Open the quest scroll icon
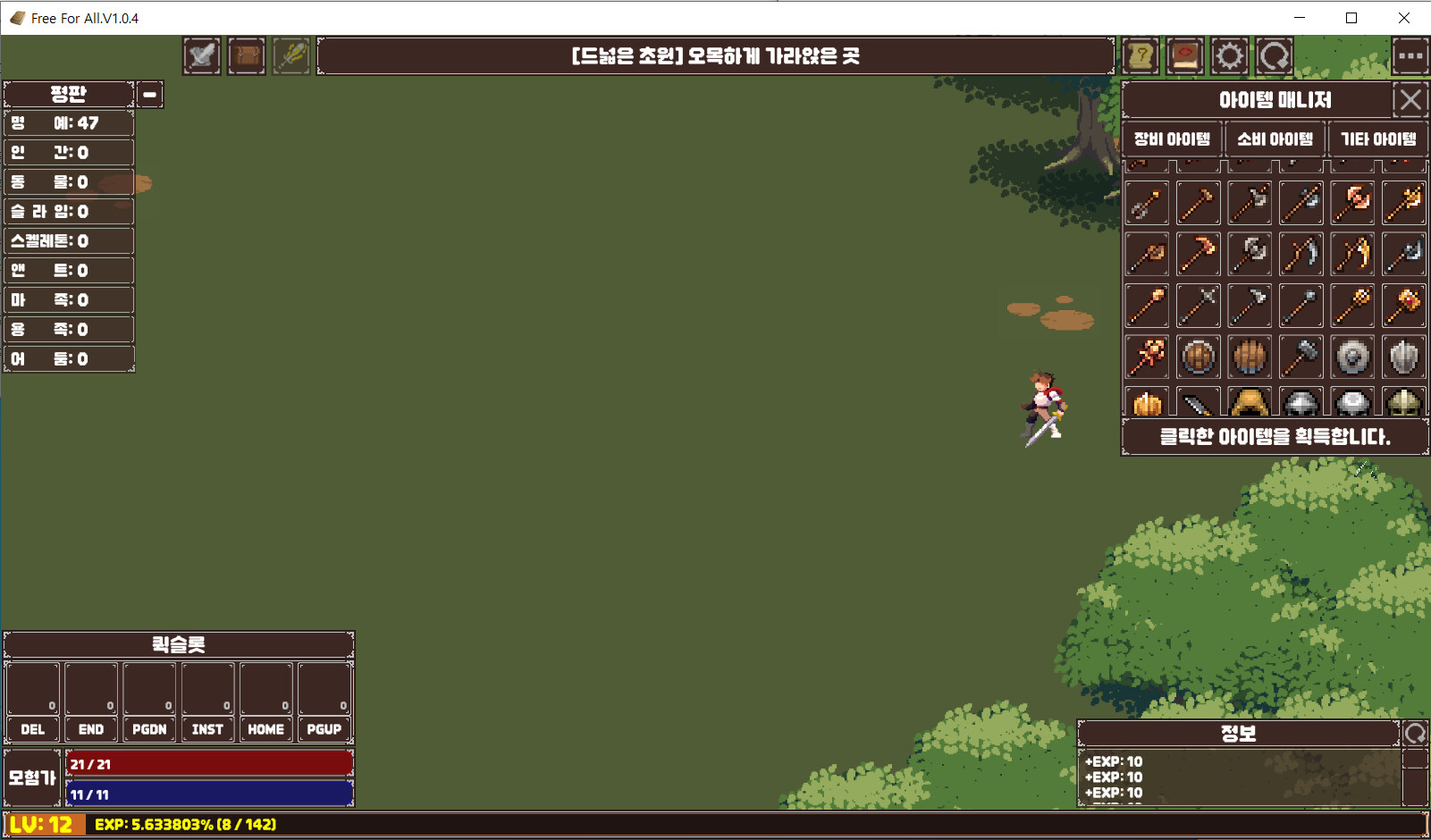 (x=1141, y=55)
